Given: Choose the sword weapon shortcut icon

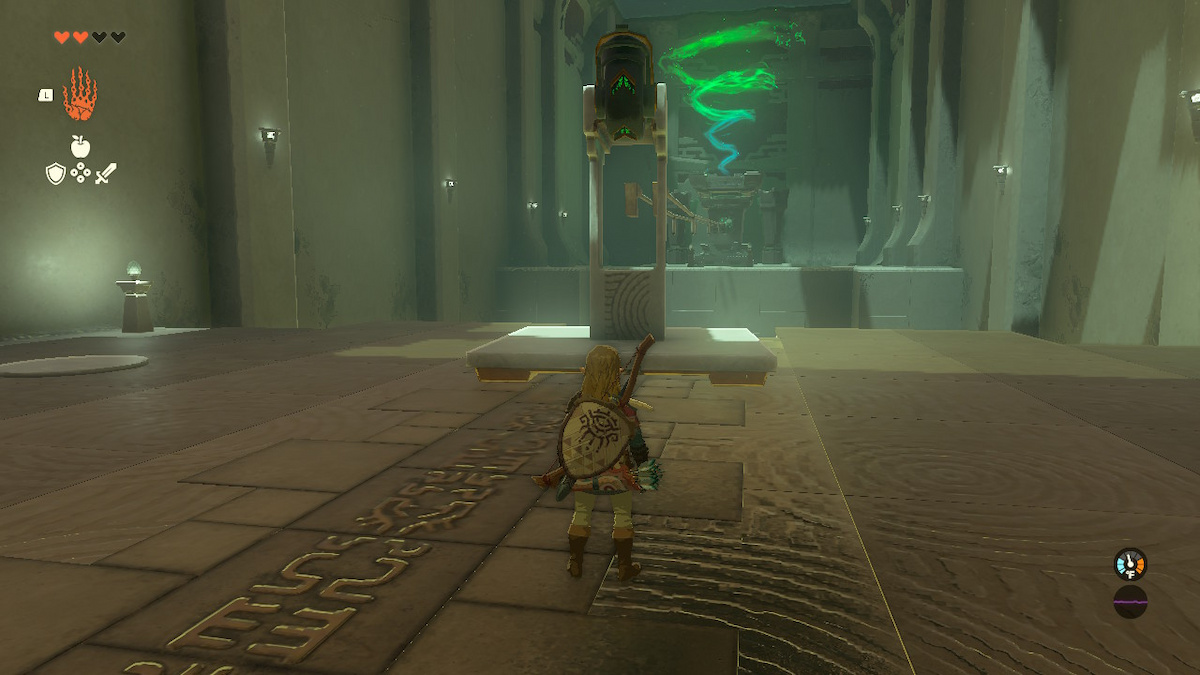Looking at the screenshot, I should pyautogui.click(x=105, y=173).
